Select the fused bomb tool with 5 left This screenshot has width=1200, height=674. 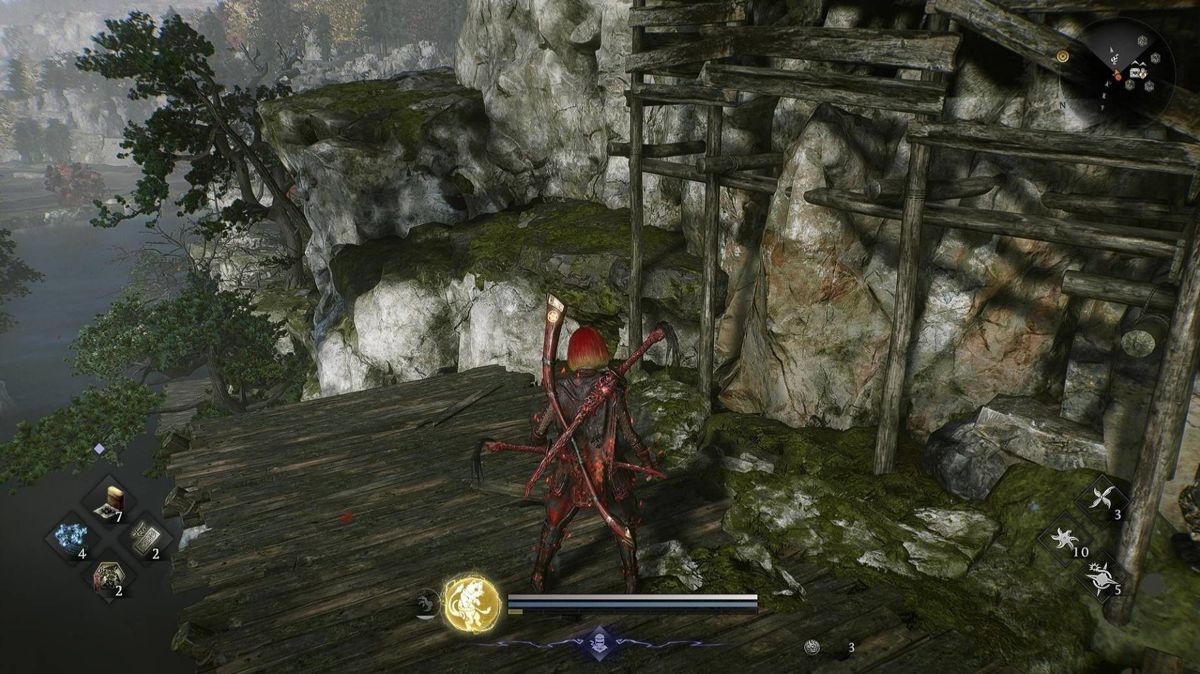pyautogui.click(x=1103, y=577)
